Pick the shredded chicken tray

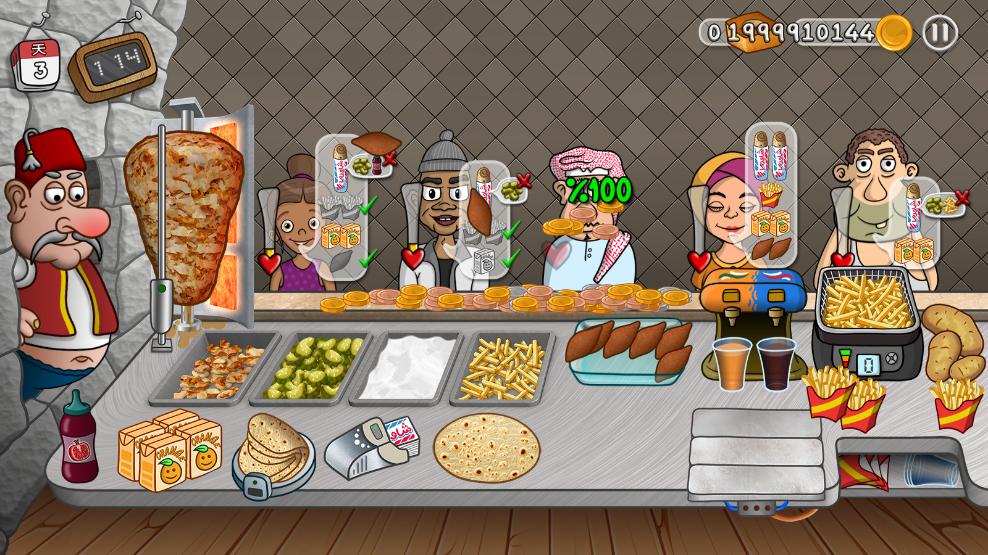pyautogui.click(x=215, y=367)
